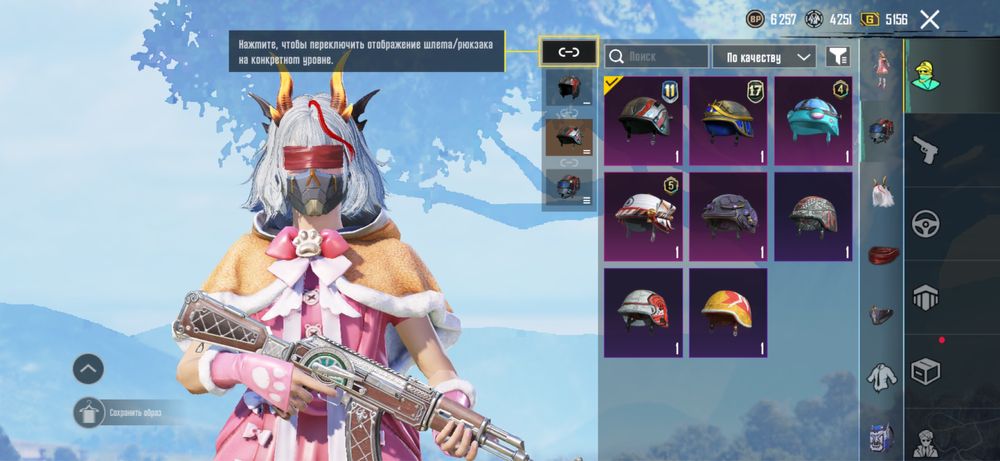Switch to the weapons pistol tab
The height and width of the screenshot is (461, 1000).
pos(925,150)
